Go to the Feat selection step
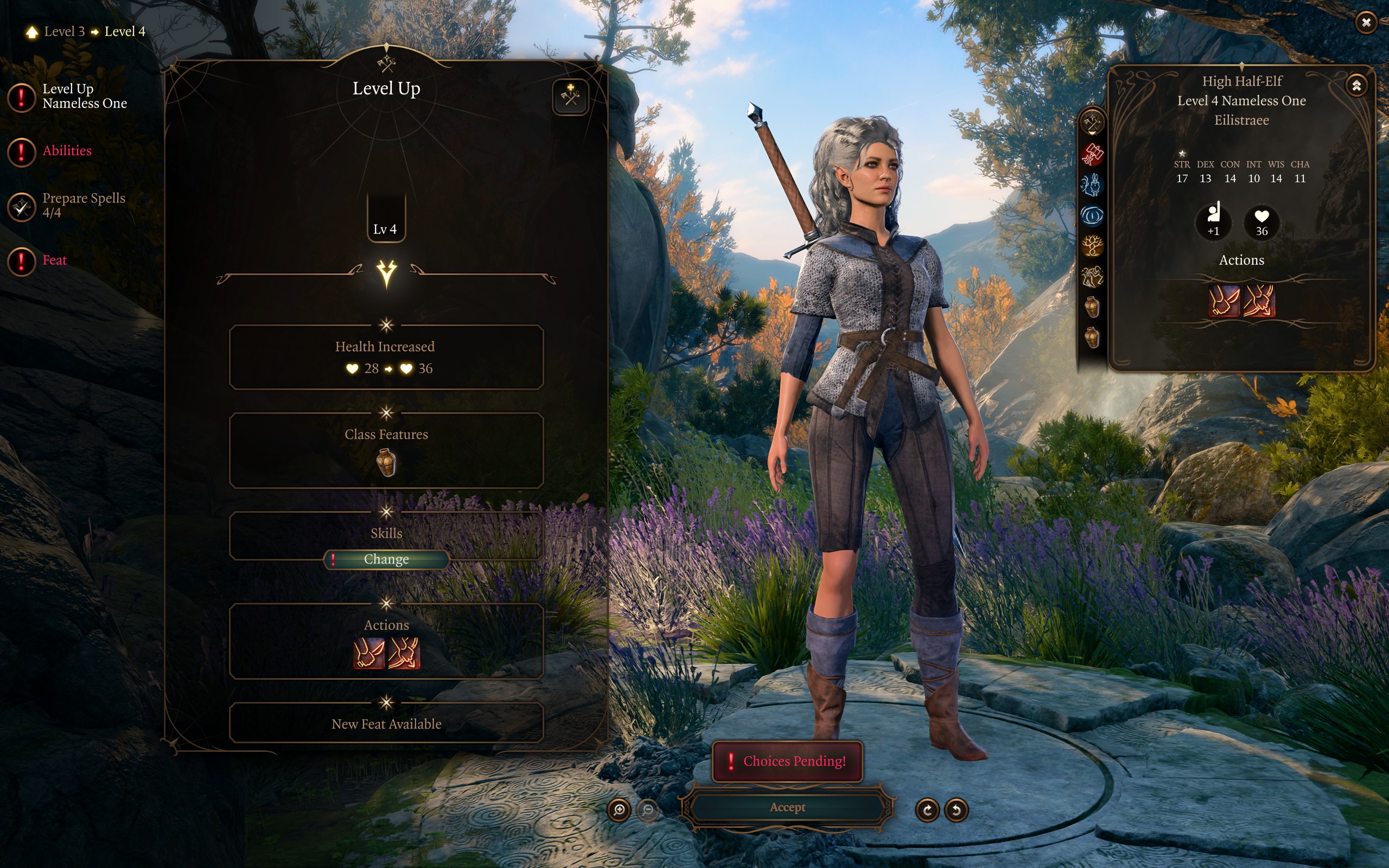 pyautogui.click(x=54, y=260)
